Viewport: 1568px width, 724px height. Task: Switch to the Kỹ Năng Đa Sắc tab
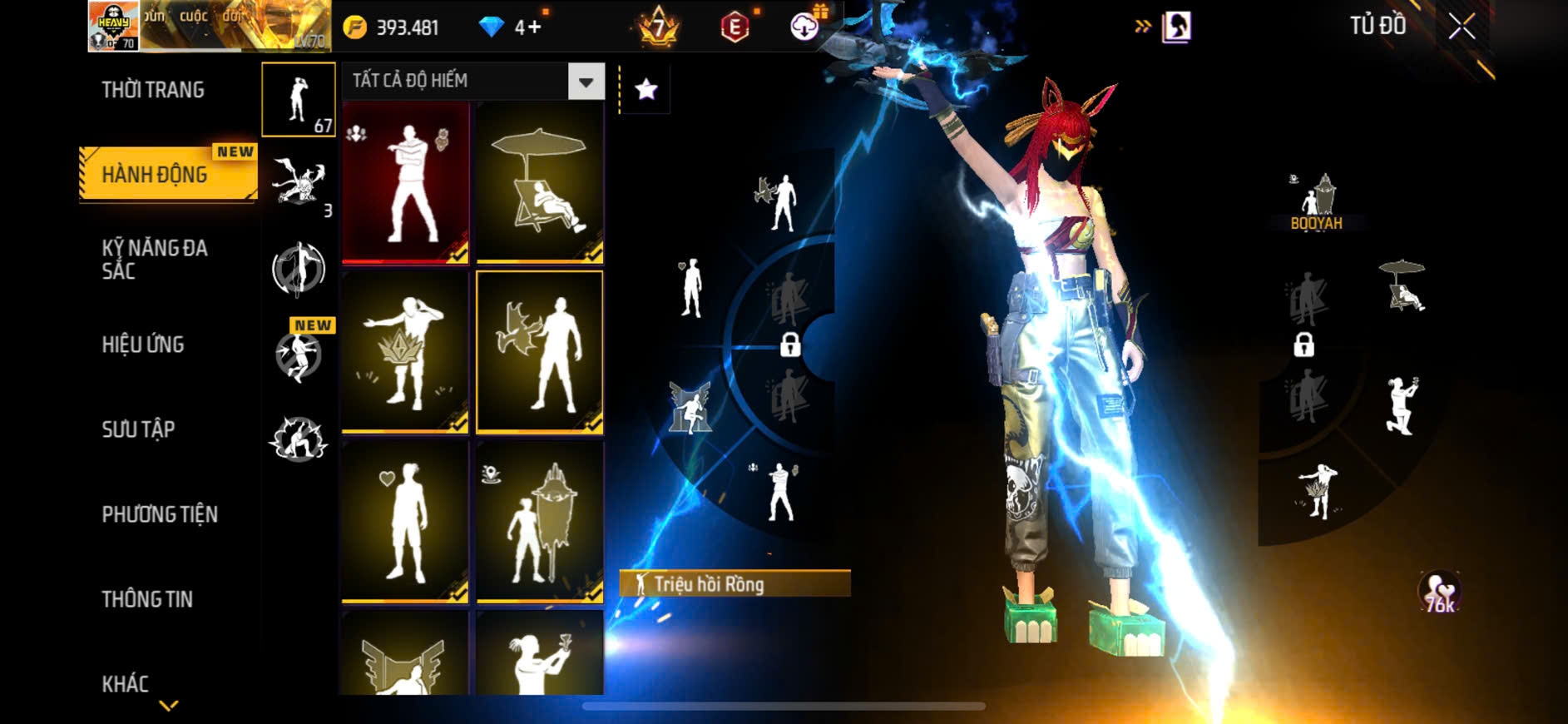click(x=155, y=259)
